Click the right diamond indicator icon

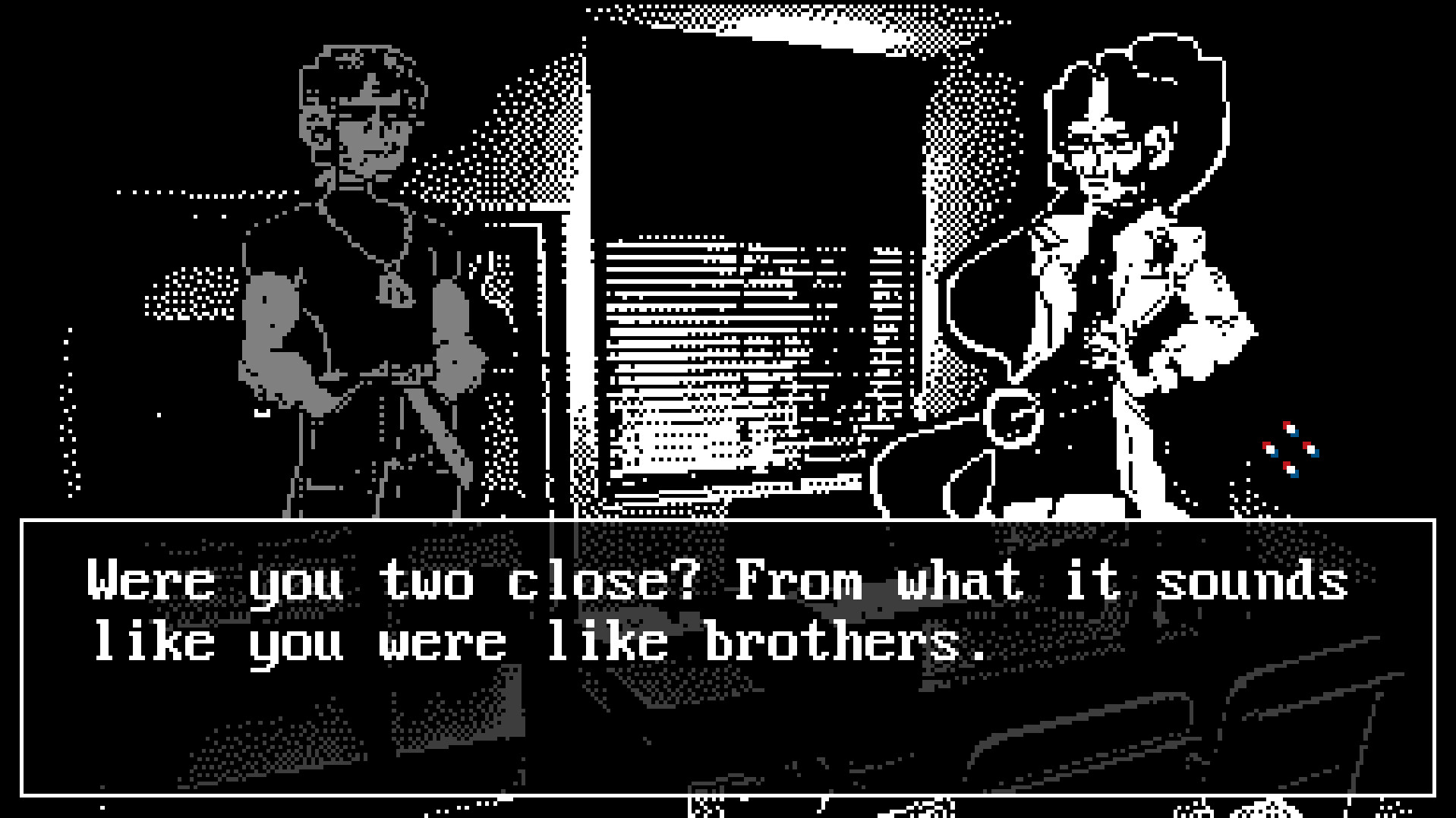pyautogui.click(x=1313, y=450)
